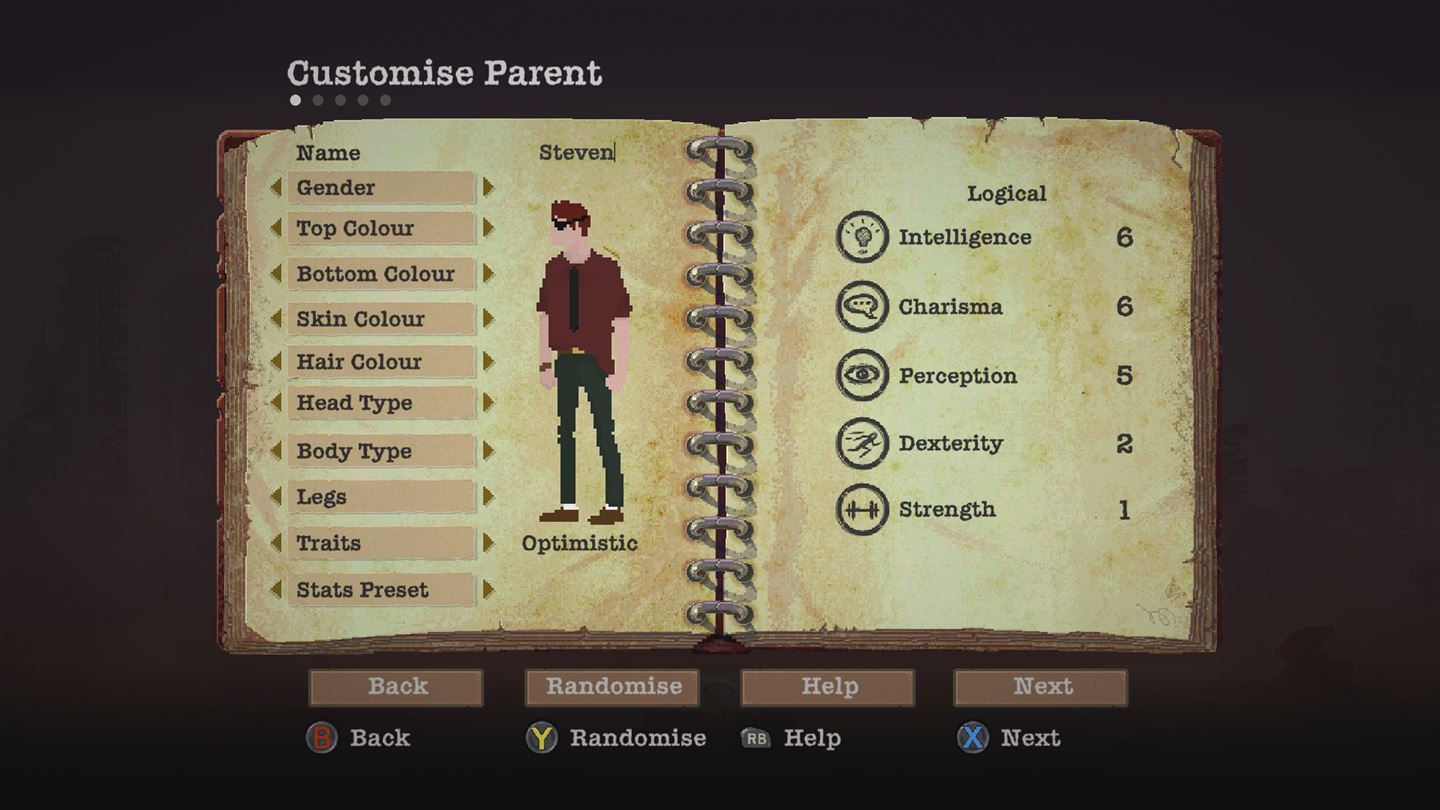Viewport: 1440px width, 810px height.
Task: Cycle Gender using the right arrow
Action: tap(486, 188)
